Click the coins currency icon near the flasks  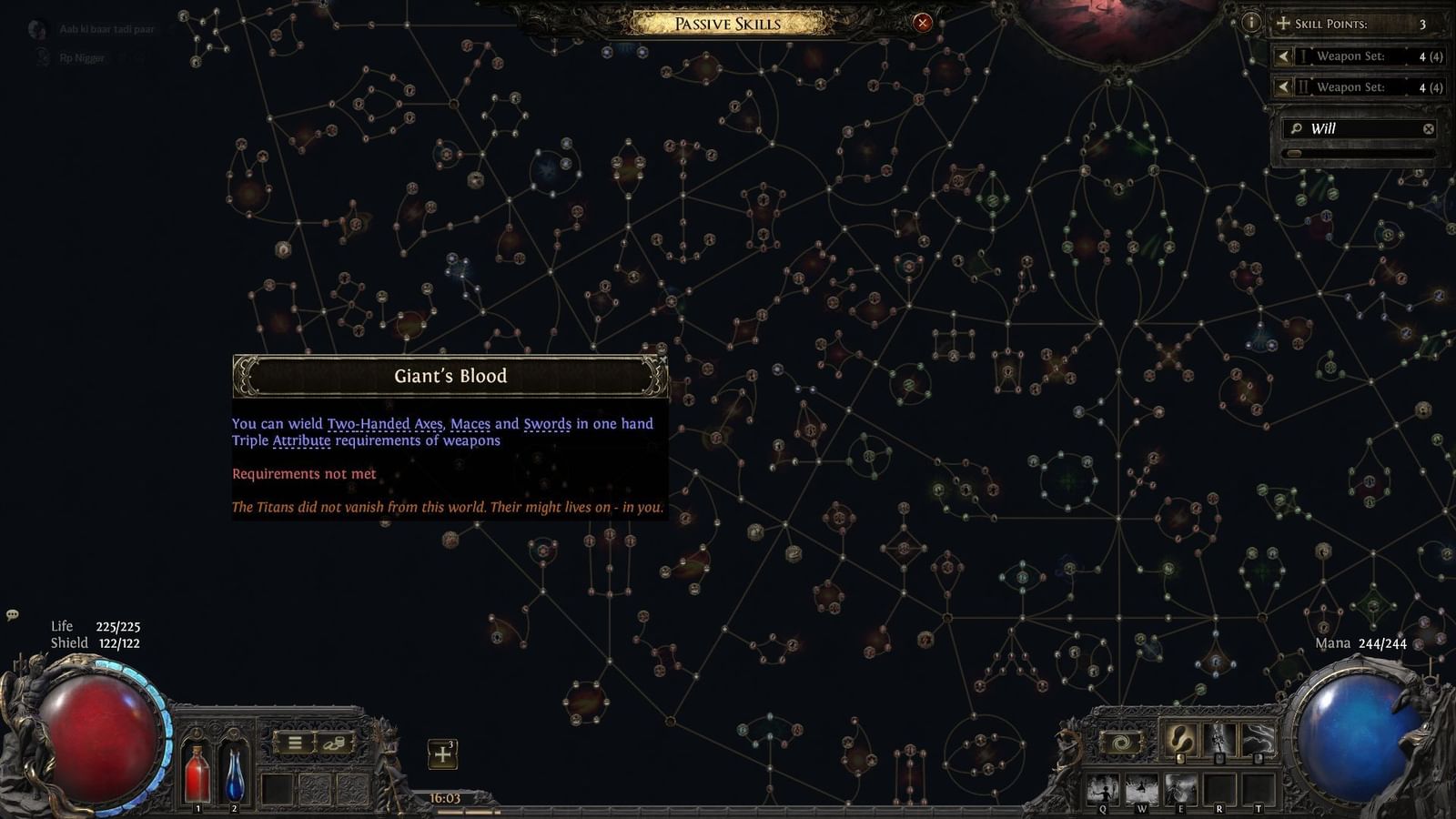pos(335,743)
